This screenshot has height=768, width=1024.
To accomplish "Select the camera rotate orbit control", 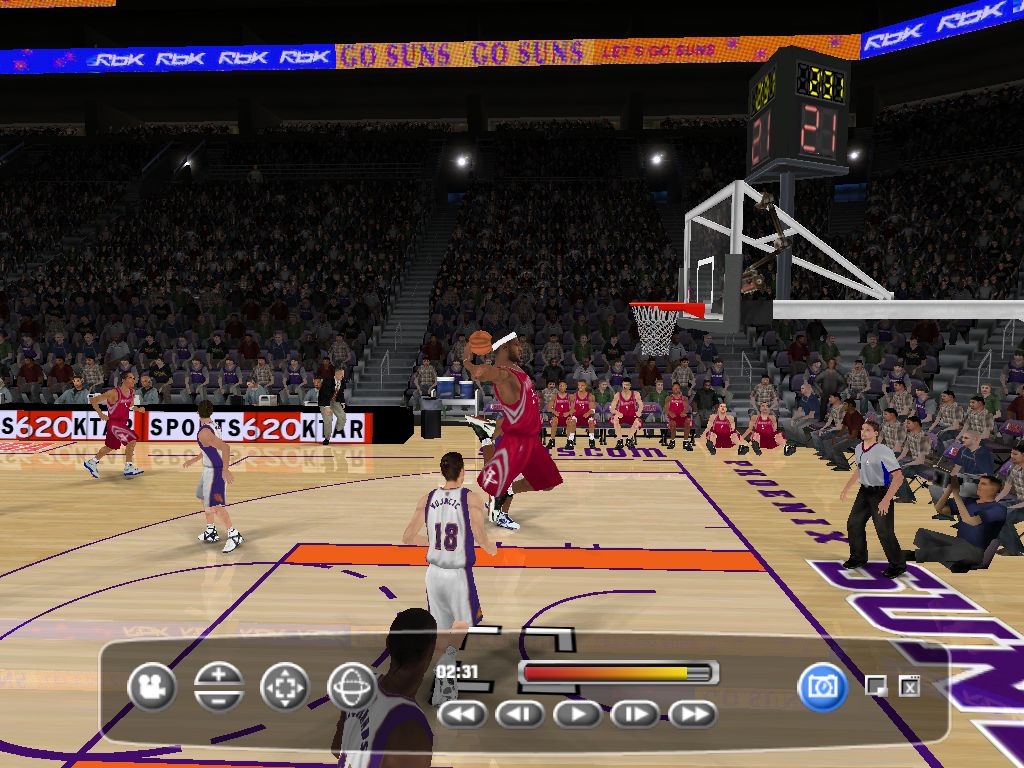I will click(352, 687).
